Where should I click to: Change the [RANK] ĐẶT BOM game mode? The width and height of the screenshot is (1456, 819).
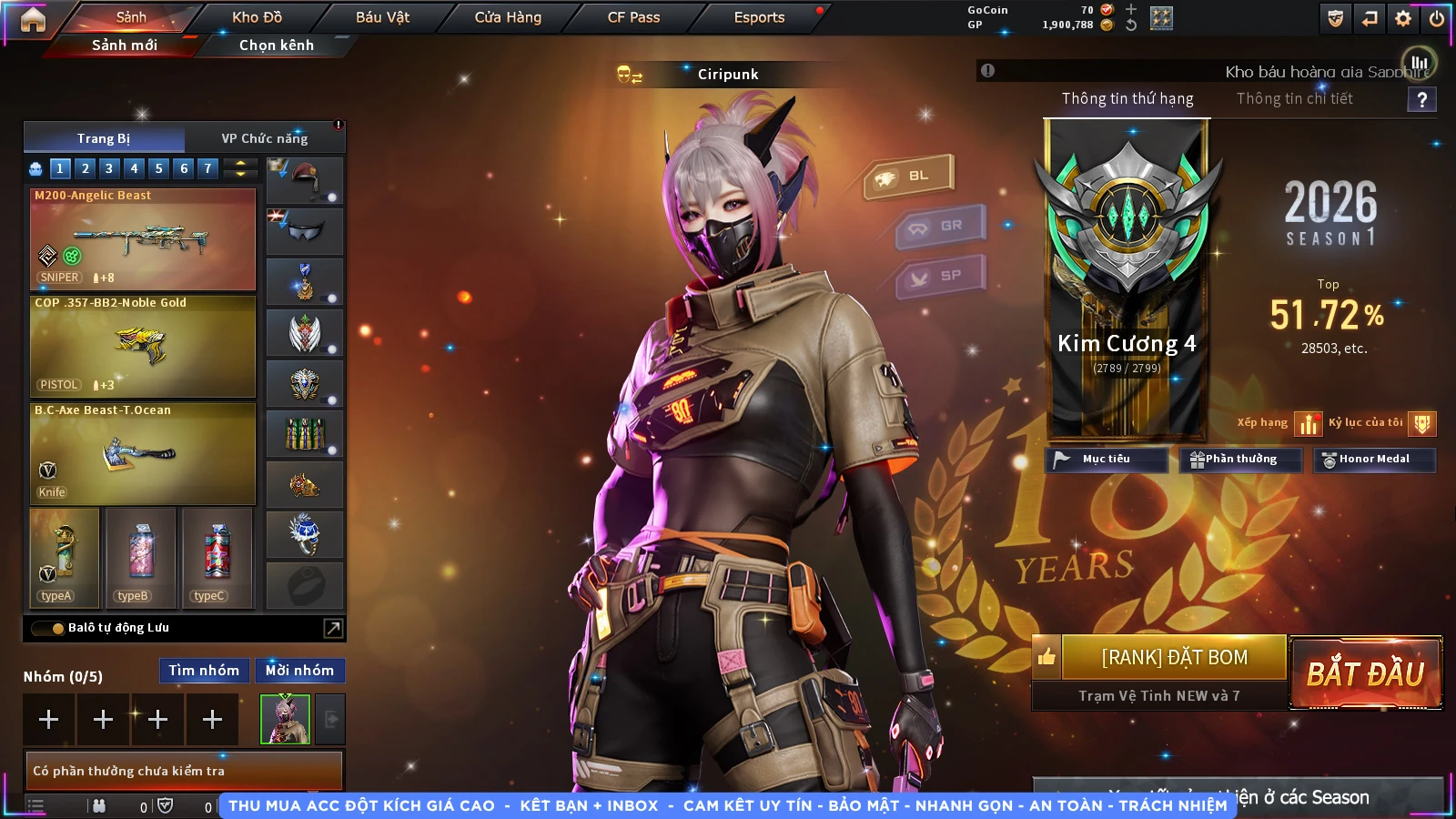click(1174, 657)
